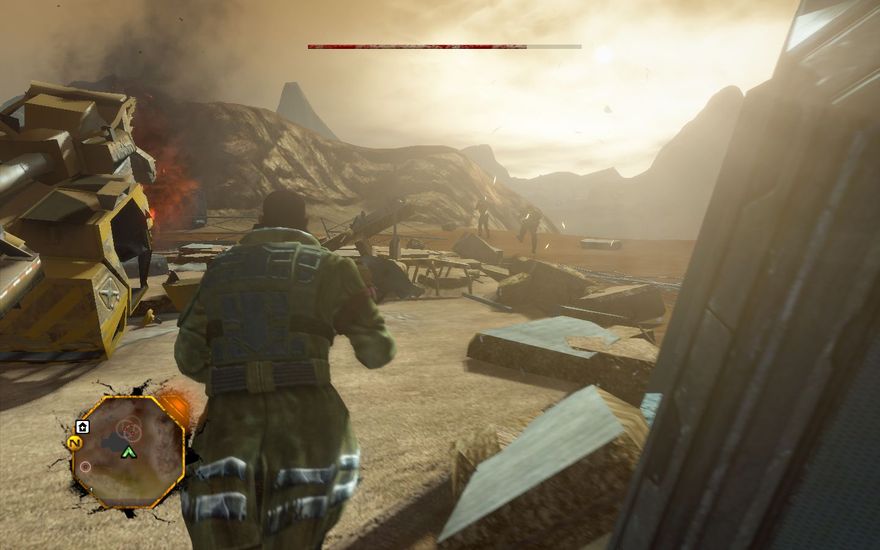The image size is (880, 550).
Task: Click the octagonal minimap
Action: click(128, 451)
